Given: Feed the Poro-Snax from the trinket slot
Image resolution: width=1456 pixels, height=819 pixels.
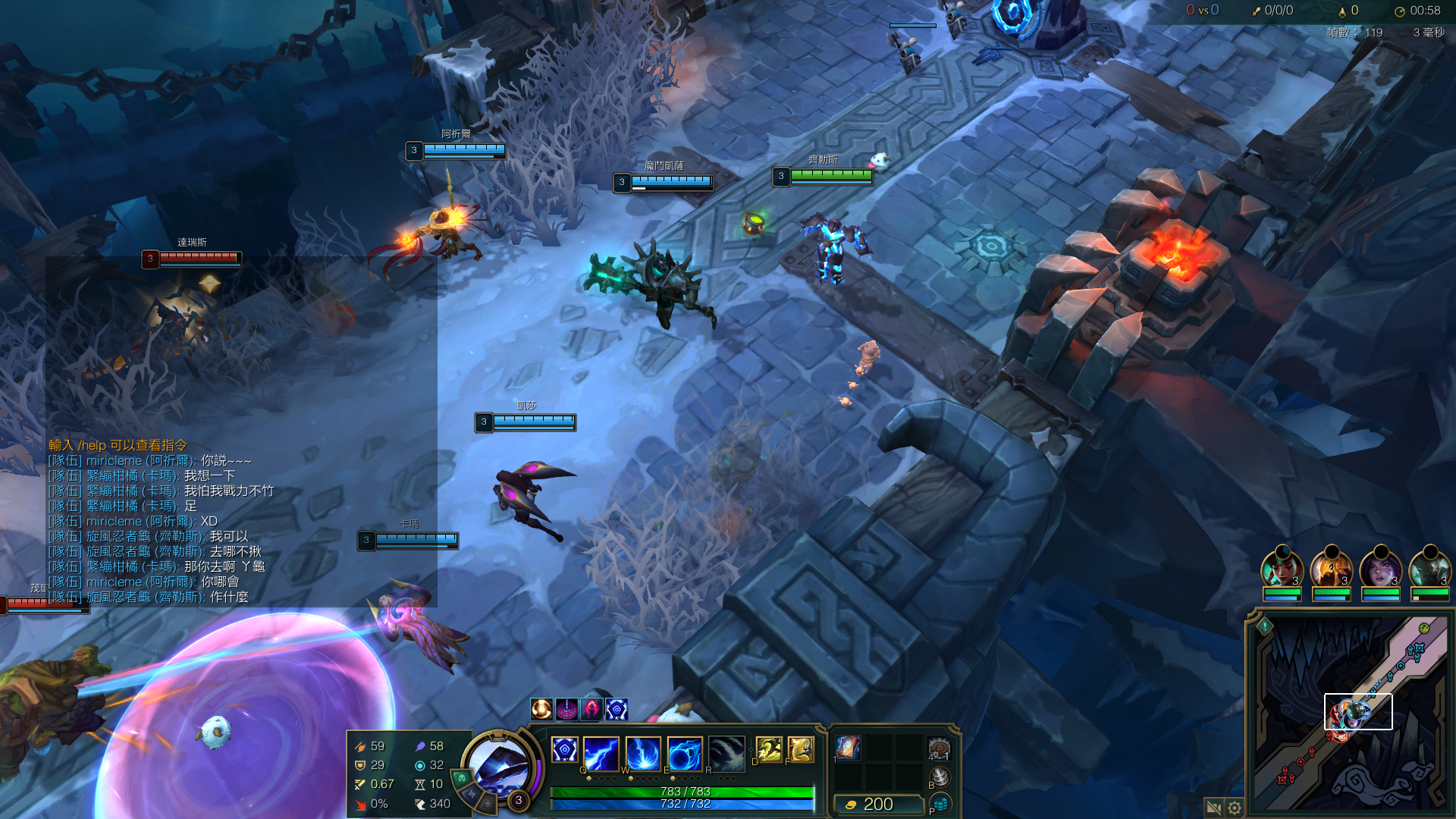Looking at the screenshot, I should coord(939,749).
